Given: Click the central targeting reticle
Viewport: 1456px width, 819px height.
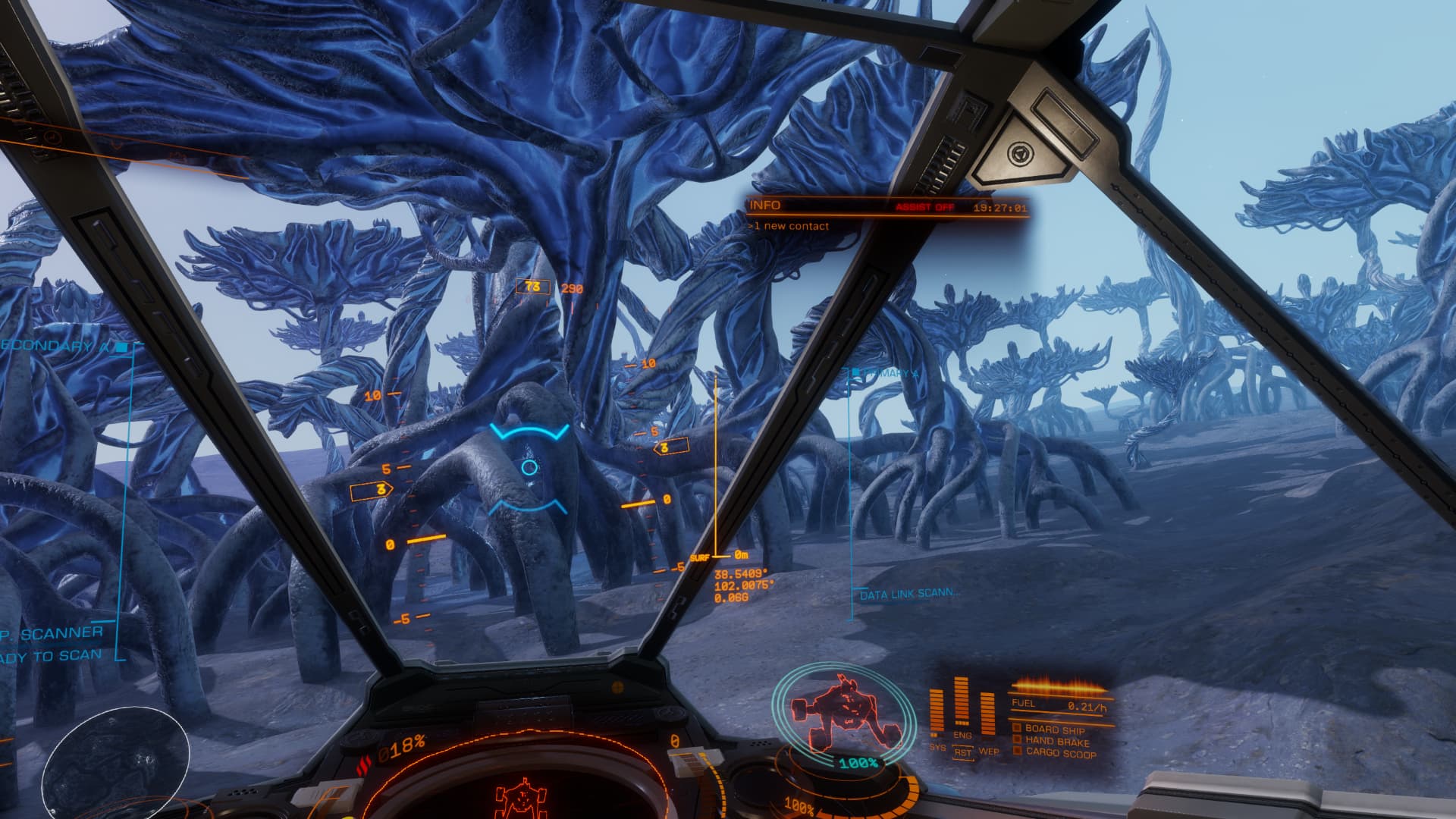Looking at the screenshot, I should pos(529,468).
